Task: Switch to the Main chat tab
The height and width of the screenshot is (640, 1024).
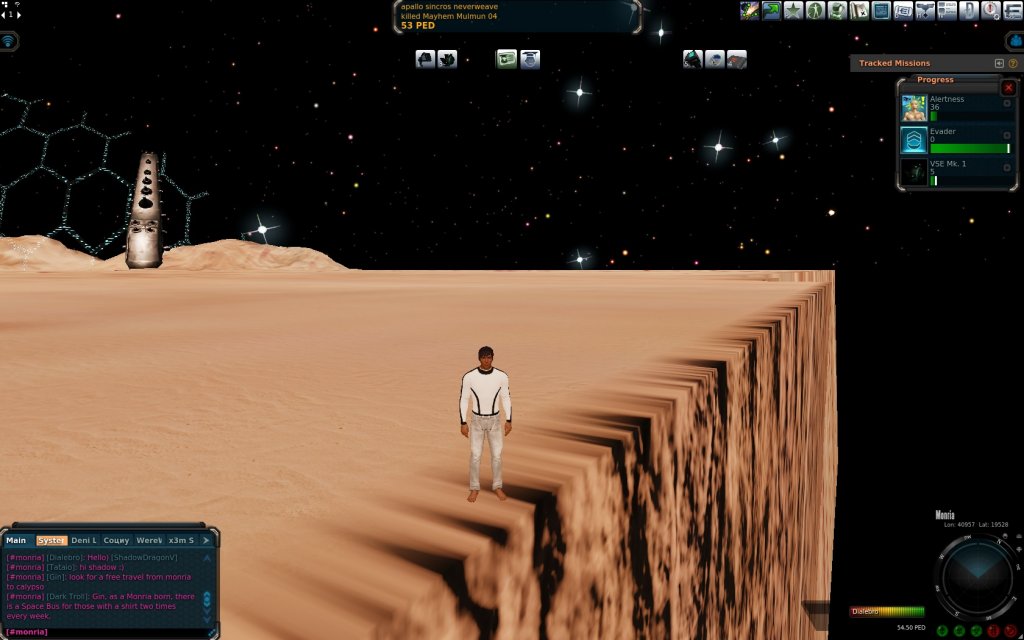Action: (16, 540)
